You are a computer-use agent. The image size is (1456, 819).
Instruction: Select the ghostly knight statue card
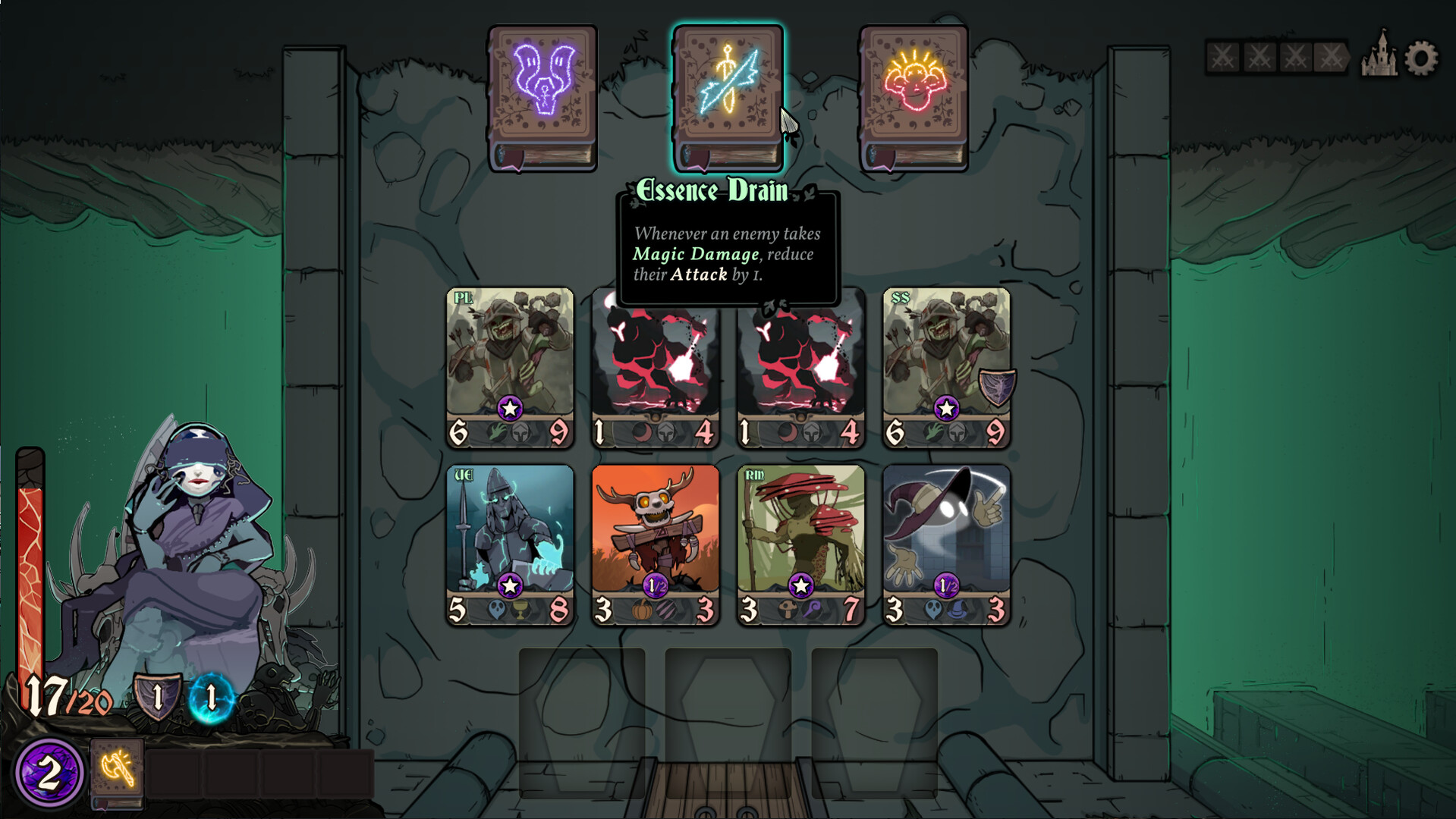tap(509, 531)
